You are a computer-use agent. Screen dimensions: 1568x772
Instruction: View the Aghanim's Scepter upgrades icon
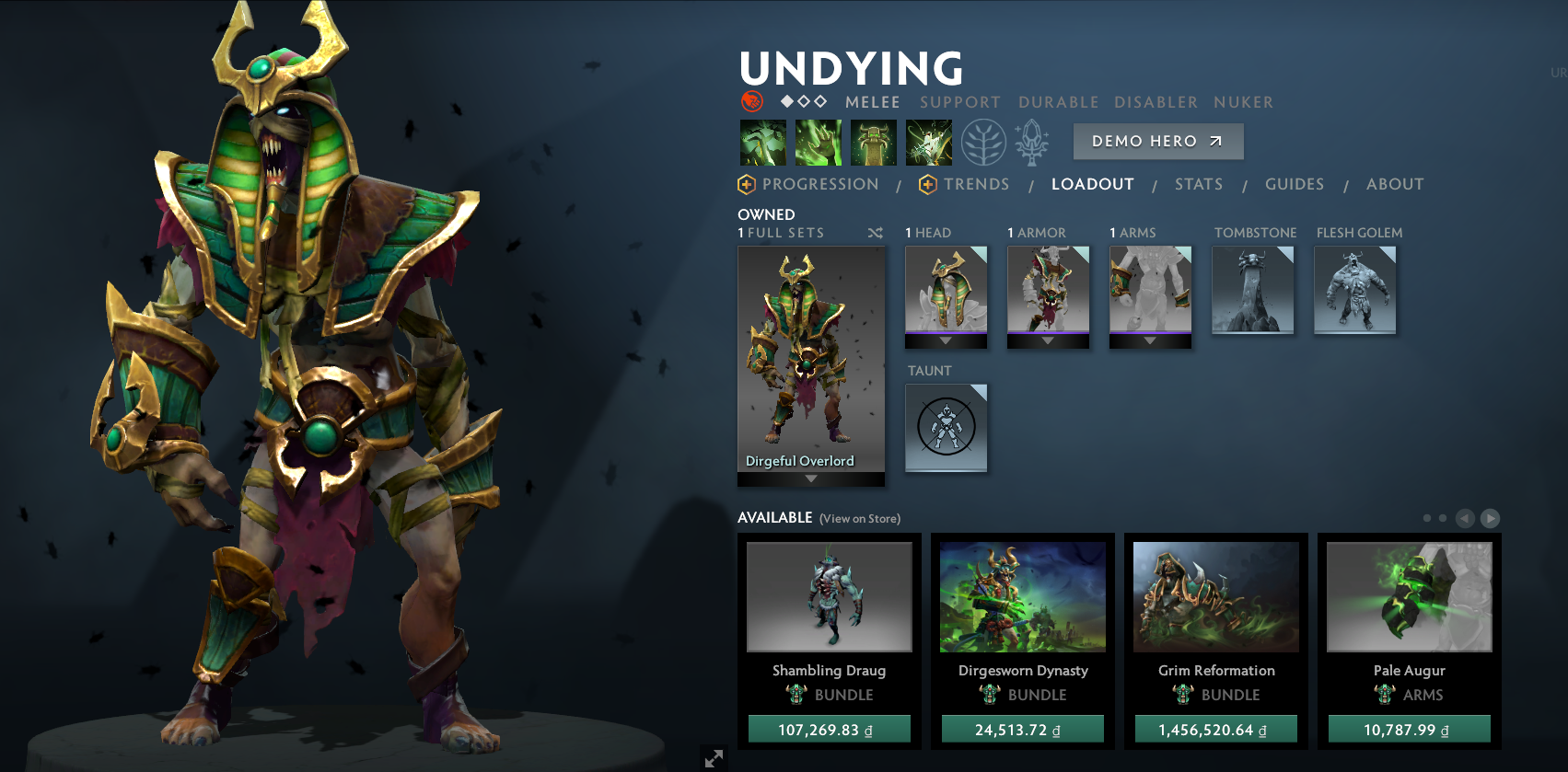1033,141
